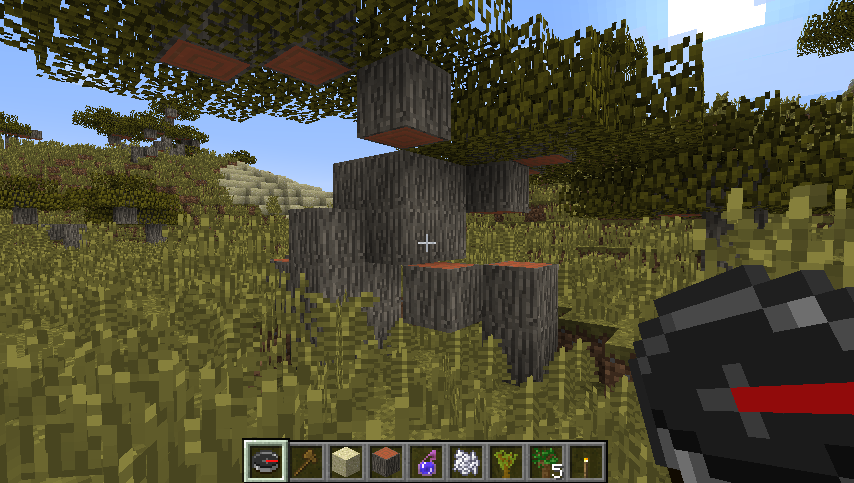Screen dimensions: 854x483
Task: Select the torch hotbar slot
Action: pyautogui.click(x=587, y=461)
